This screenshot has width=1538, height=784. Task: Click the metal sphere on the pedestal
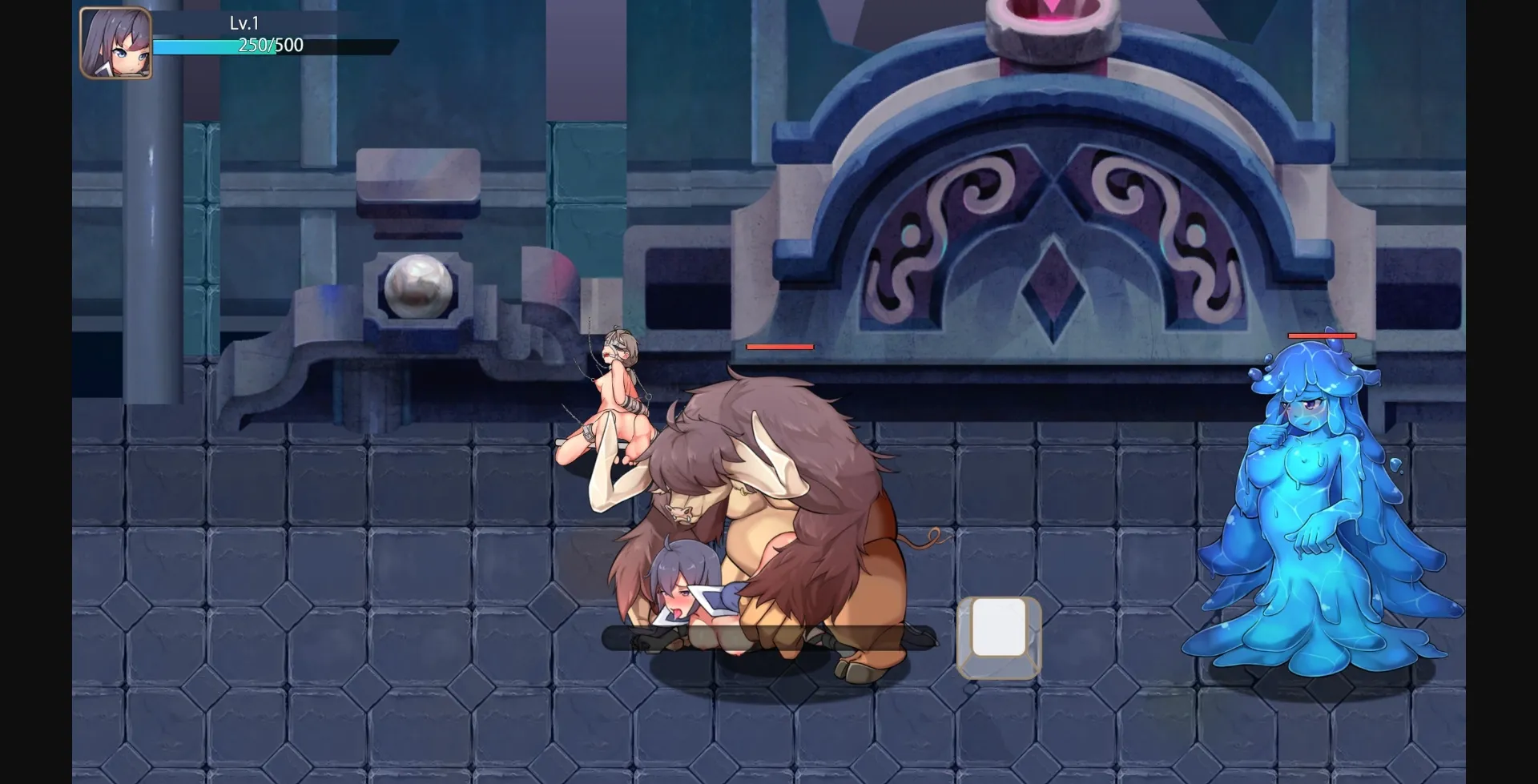click(x=419, y=288)
